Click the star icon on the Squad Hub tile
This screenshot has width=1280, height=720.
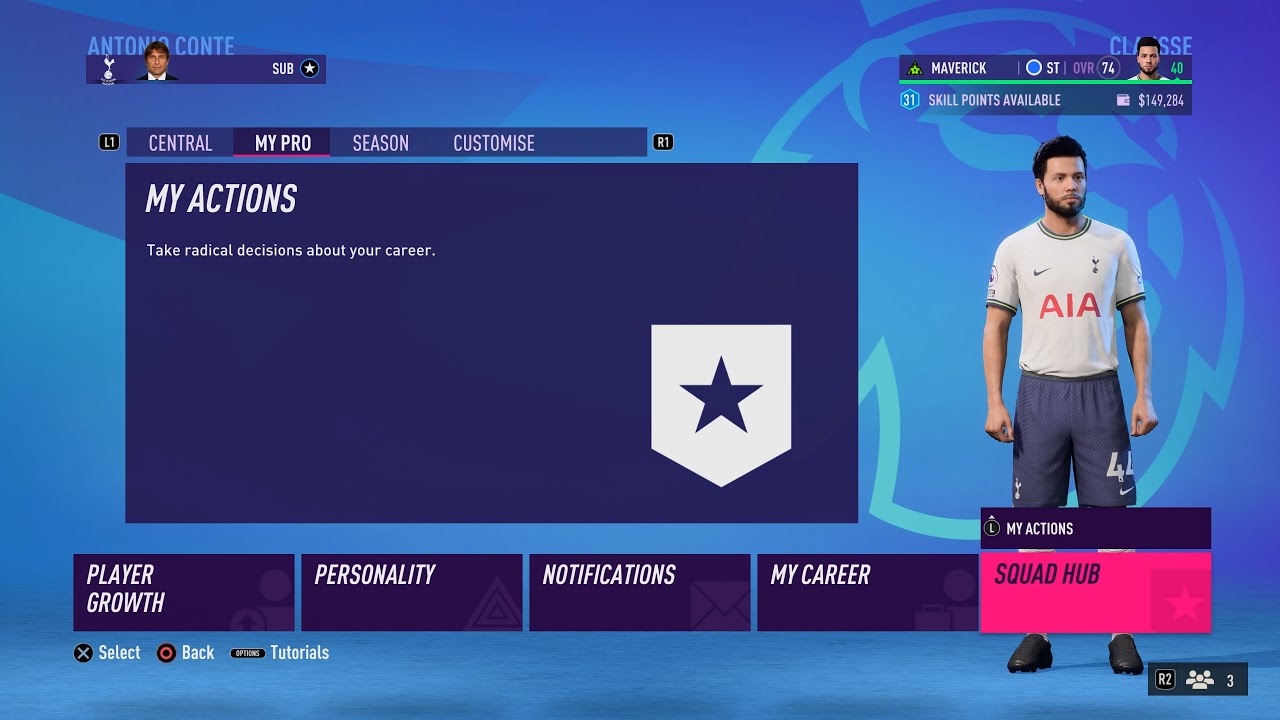(x=1184, y=600)
